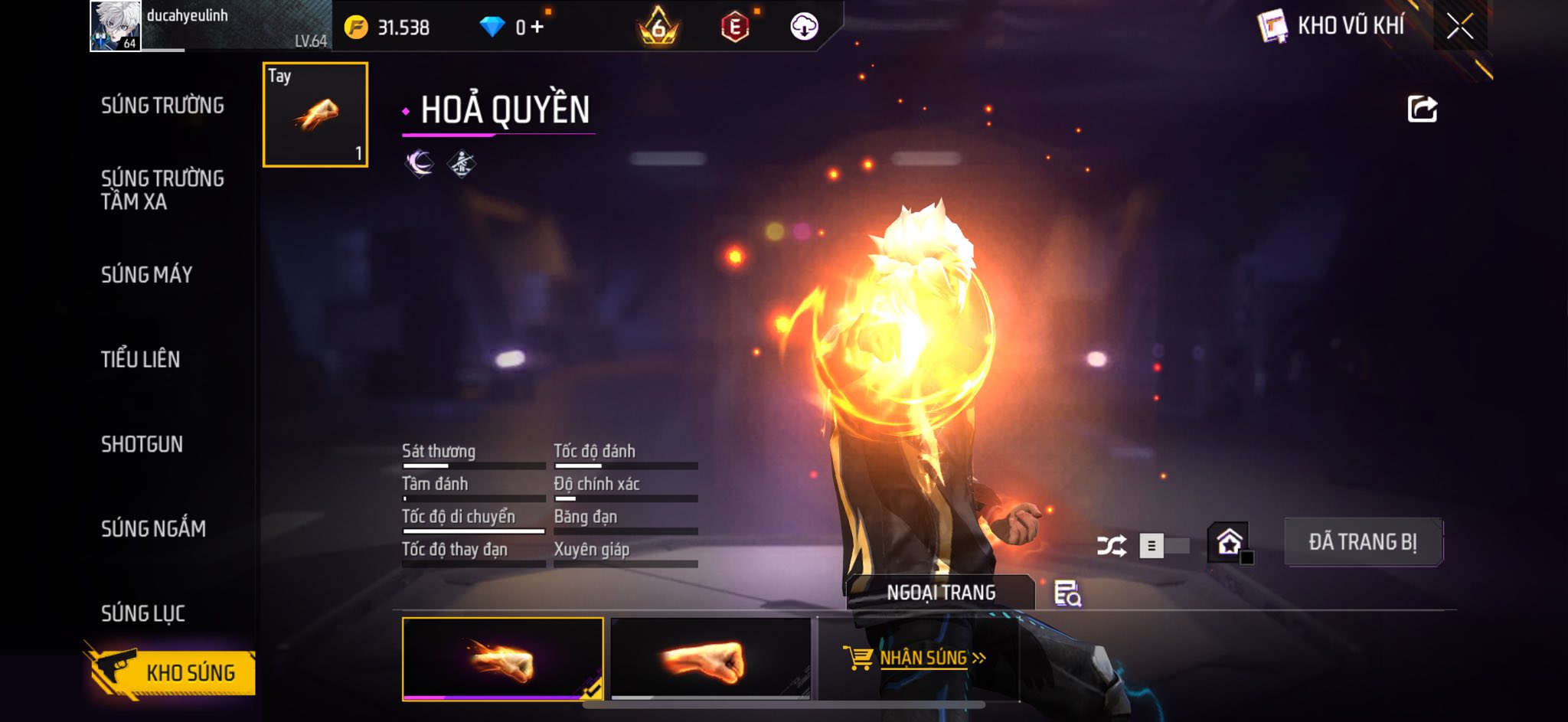This screenshot has width=1568, height=722.
Task: Open the NGOẠI TRANG tab
Action: pyautogui.click(x=941, y=593)
